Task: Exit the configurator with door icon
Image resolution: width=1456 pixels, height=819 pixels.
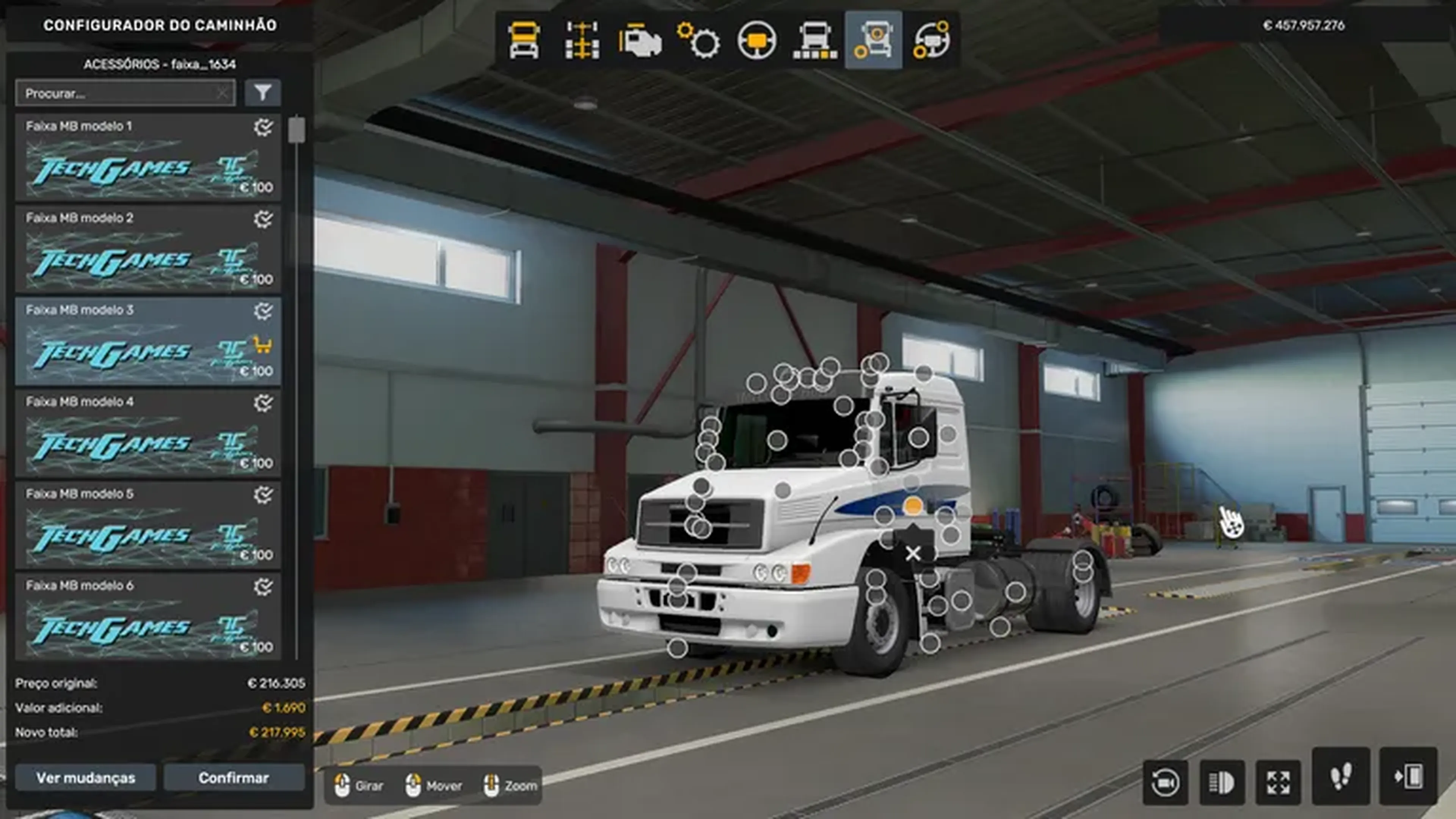Action: pyautogui.click(x=1409, y=777)
